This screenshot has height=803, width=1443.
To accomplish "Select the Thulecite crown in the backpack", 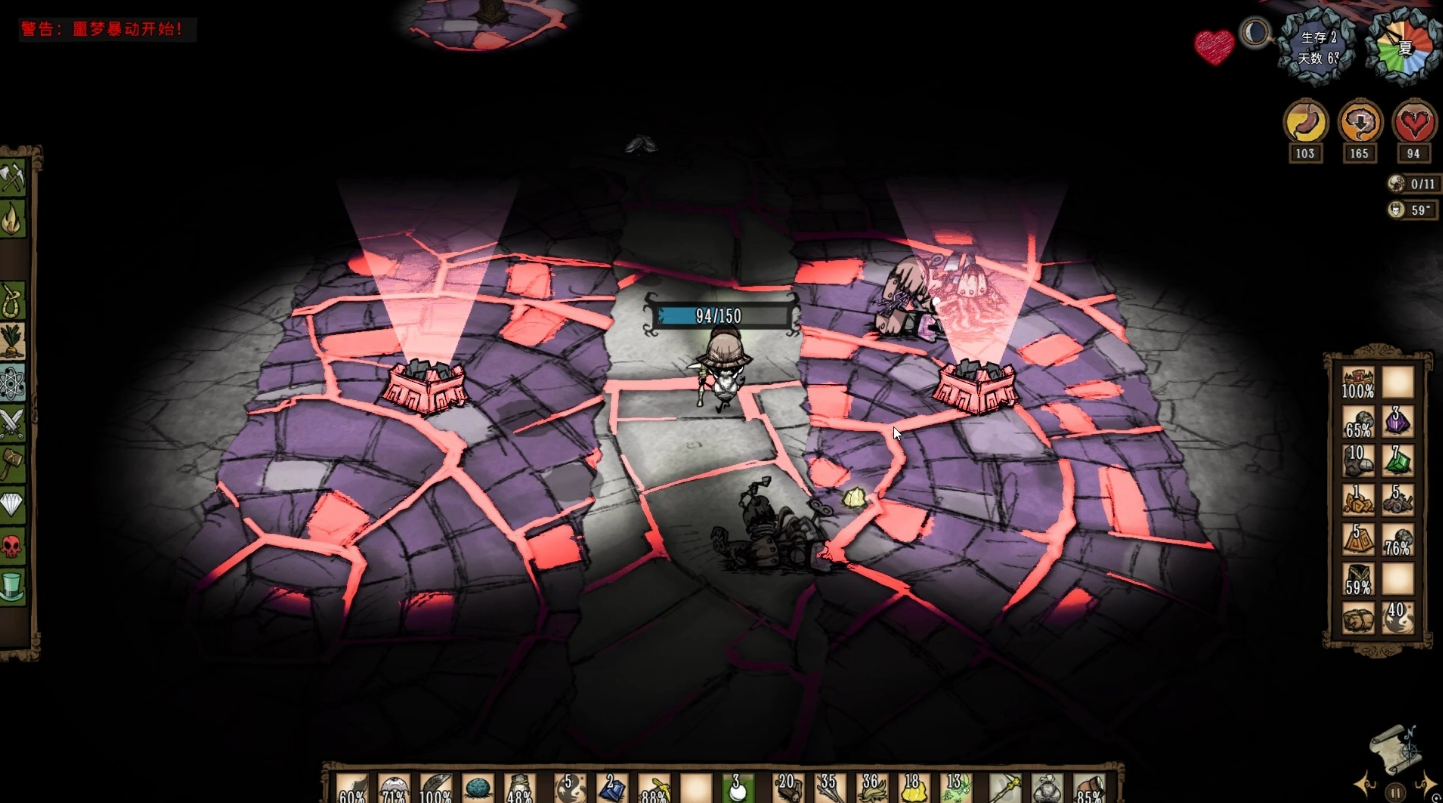I will coord(1358,383).
